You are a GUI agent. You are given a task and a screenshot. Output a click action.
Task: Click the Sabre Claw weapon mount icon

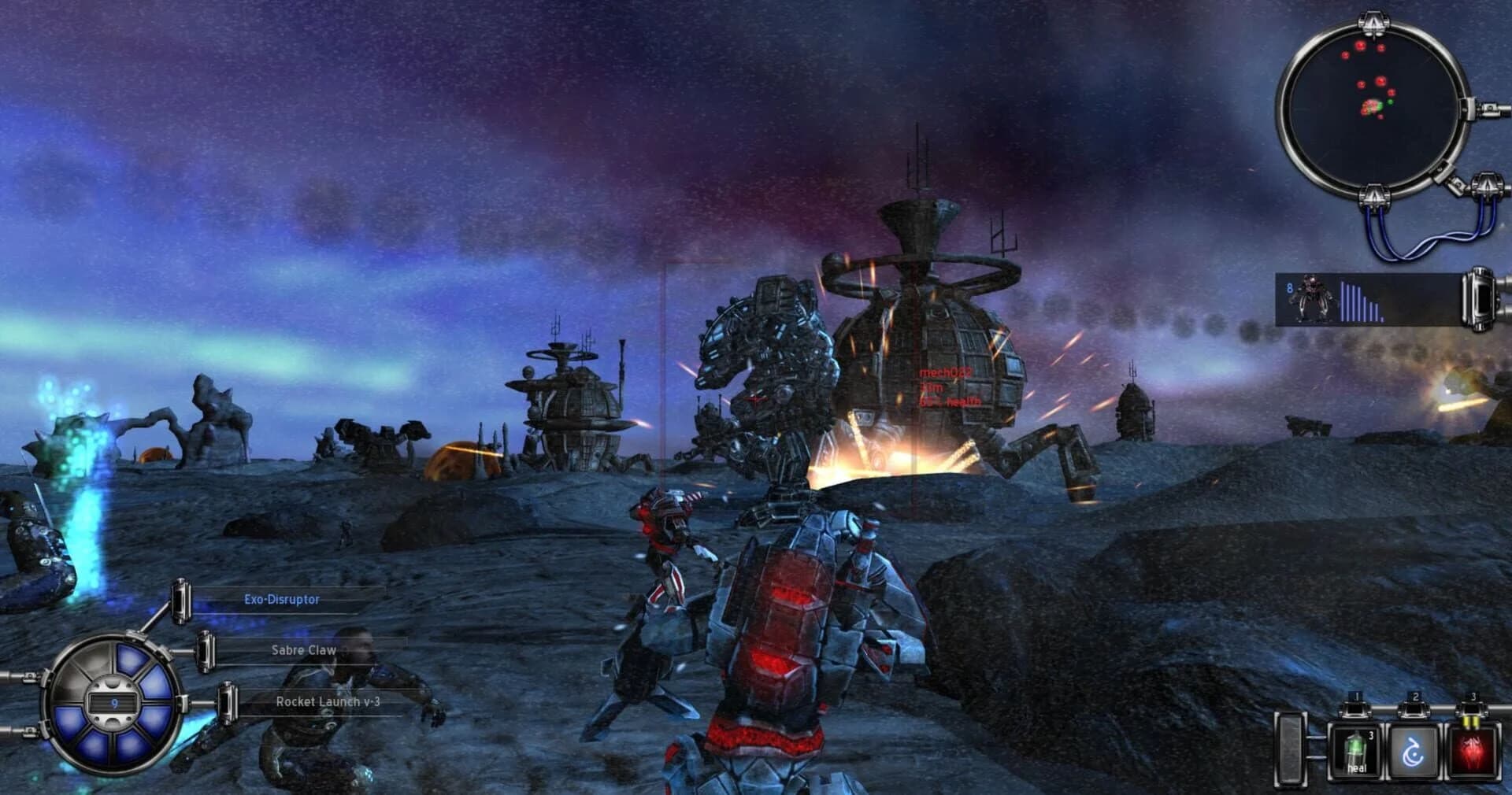click(x=206, y=652)
